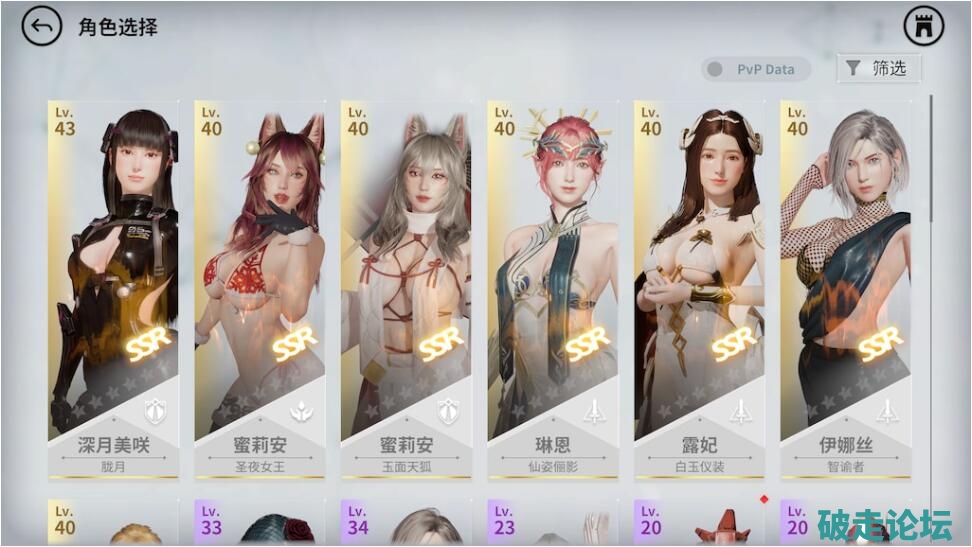Pick the level 23 character card

click(552, 524)
